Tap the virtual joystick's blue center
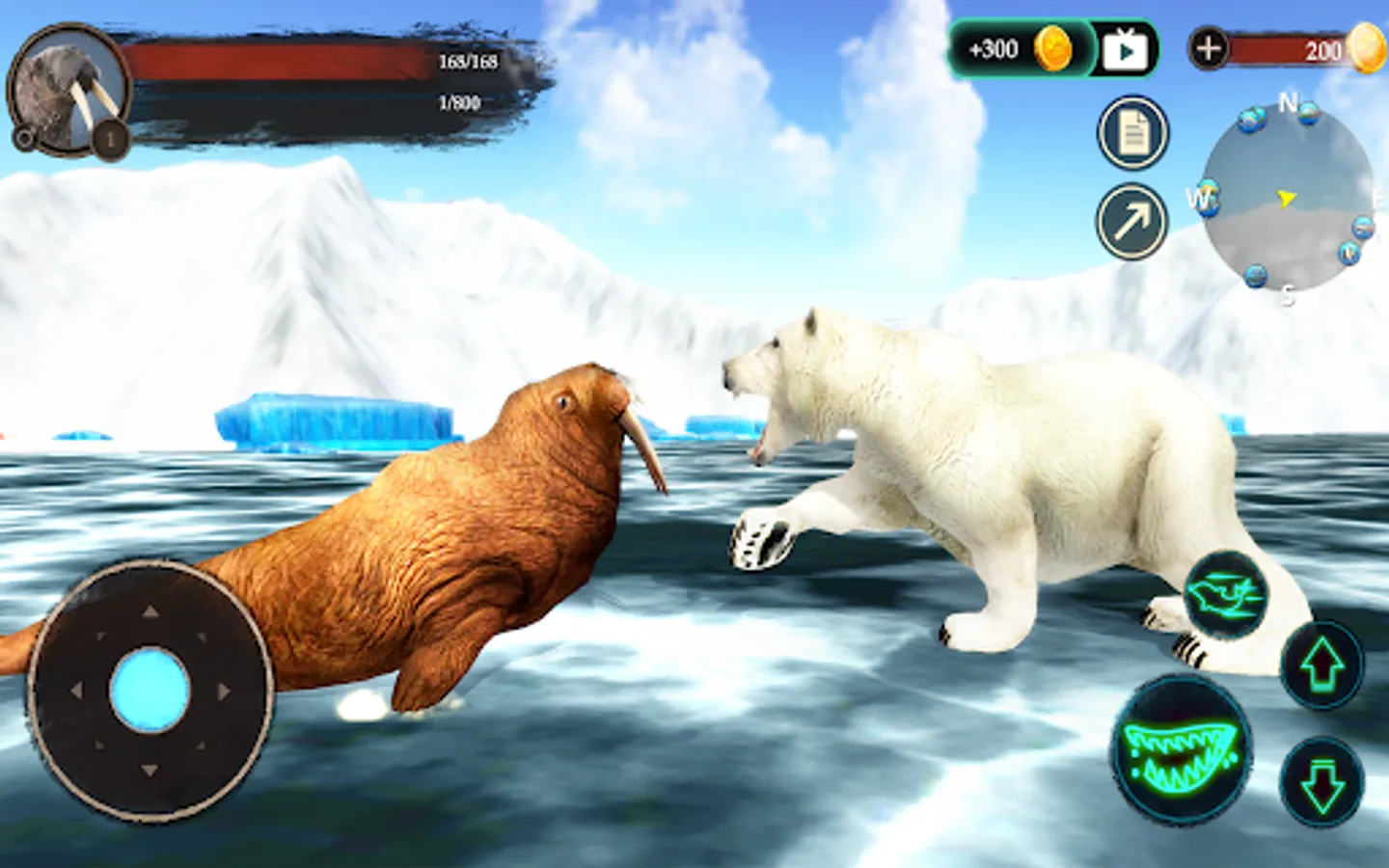Viewport: 1389px width, 868px height. click(150, 691)
